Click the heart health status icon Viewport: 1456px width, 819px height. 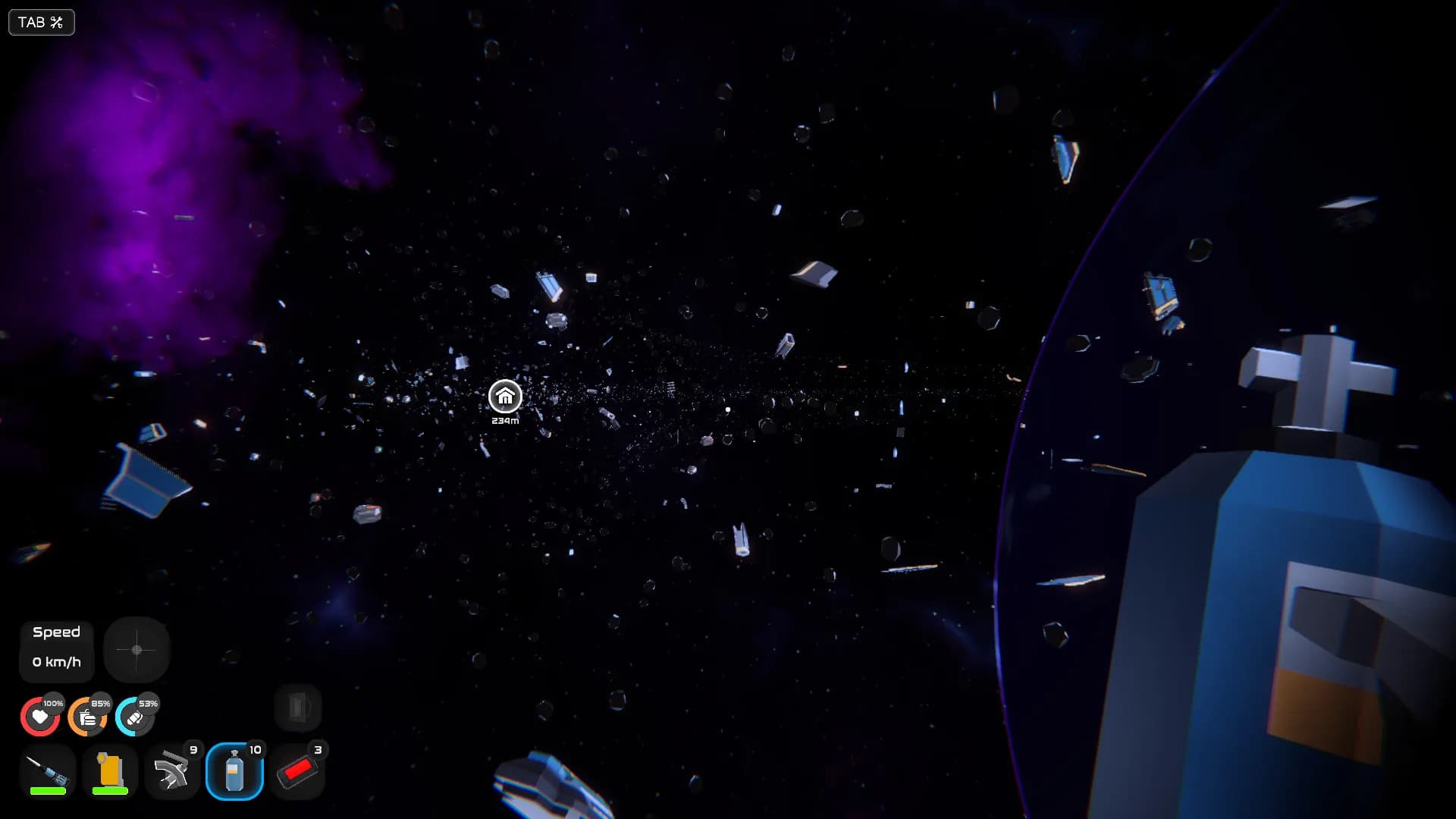coord(39,717)
